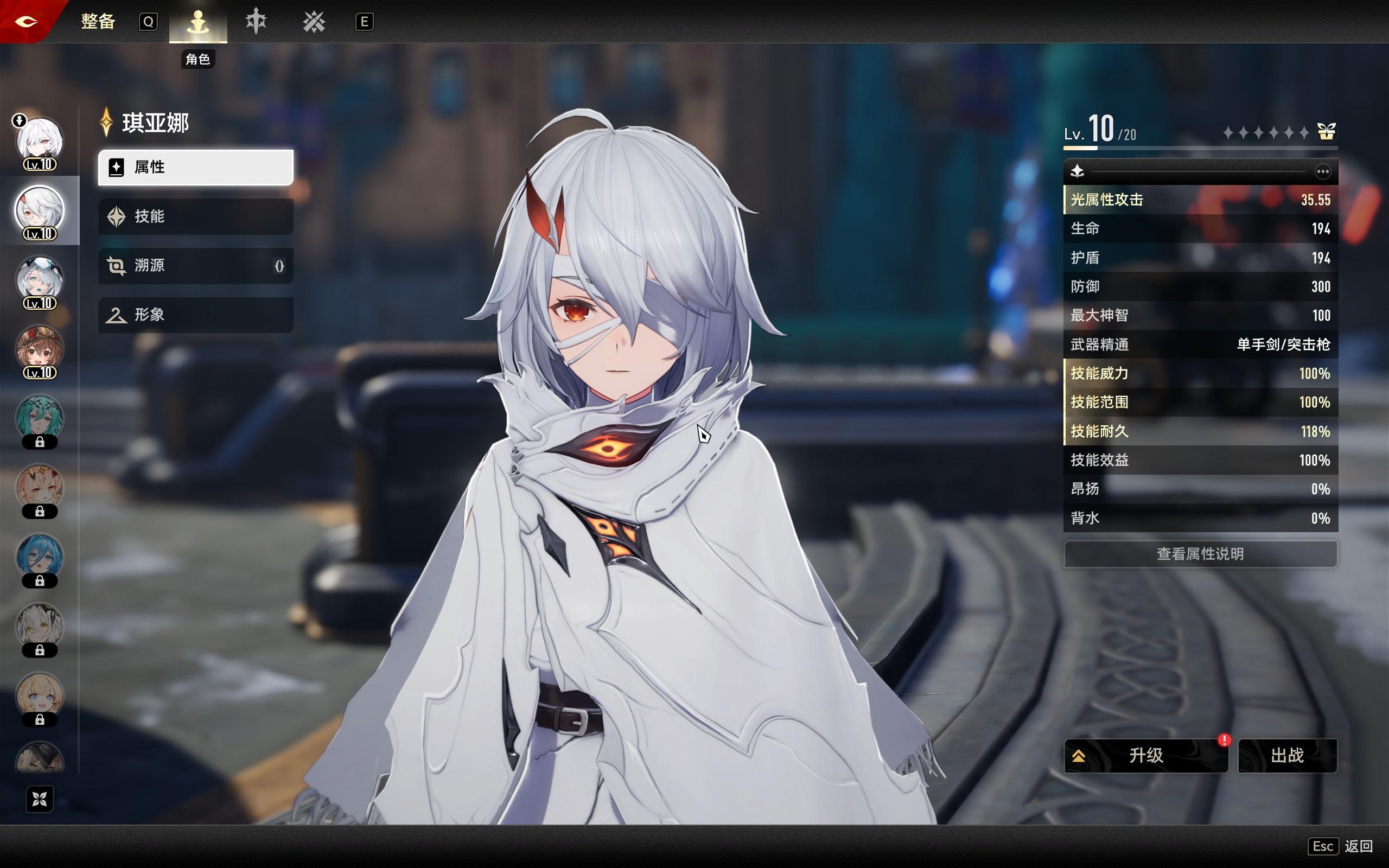Screen dimensions: 1389x868
Task: Click the red logo in top-left corner
Action: pyautogui.click(x=27, y=22)
